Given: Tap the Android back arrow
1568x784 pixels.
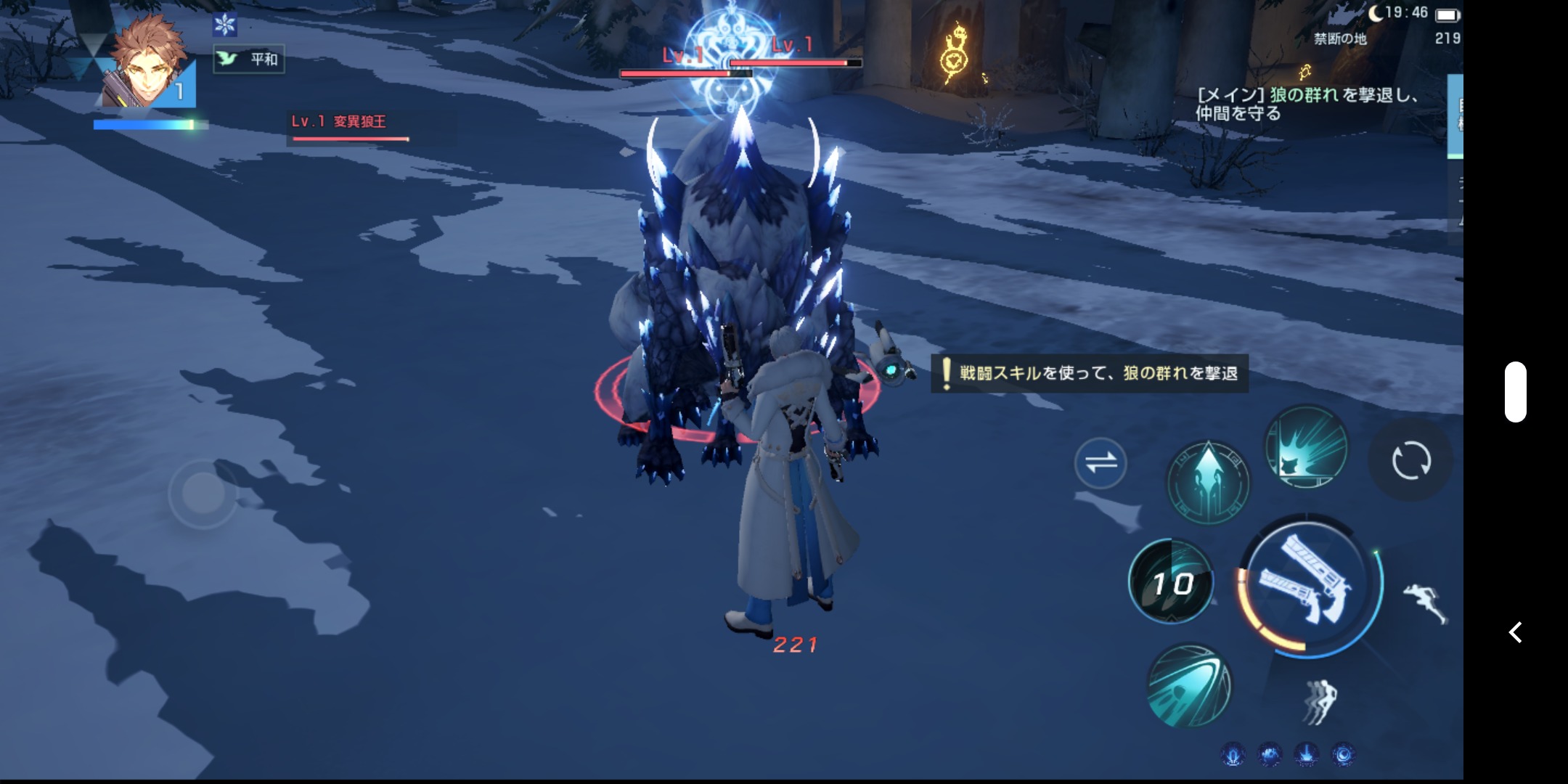Looking at the screenshot, I should (x=1516, y=632).
